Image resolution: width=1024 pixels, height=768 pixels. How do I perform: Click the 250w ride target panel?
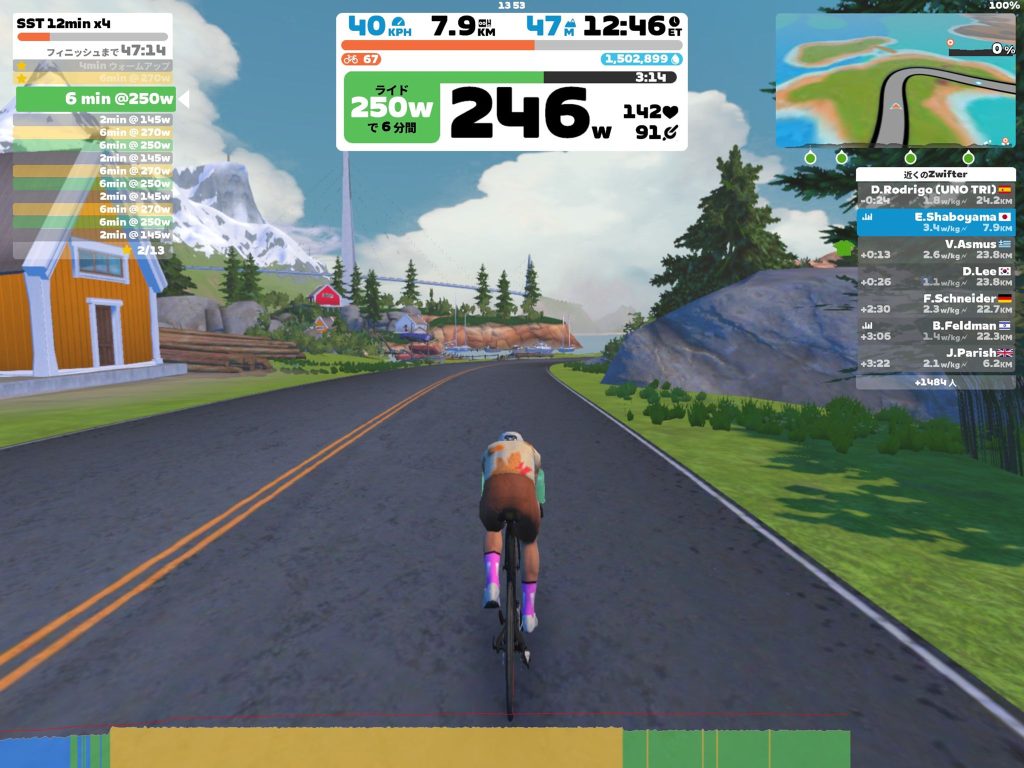click(x=391, y=107)
